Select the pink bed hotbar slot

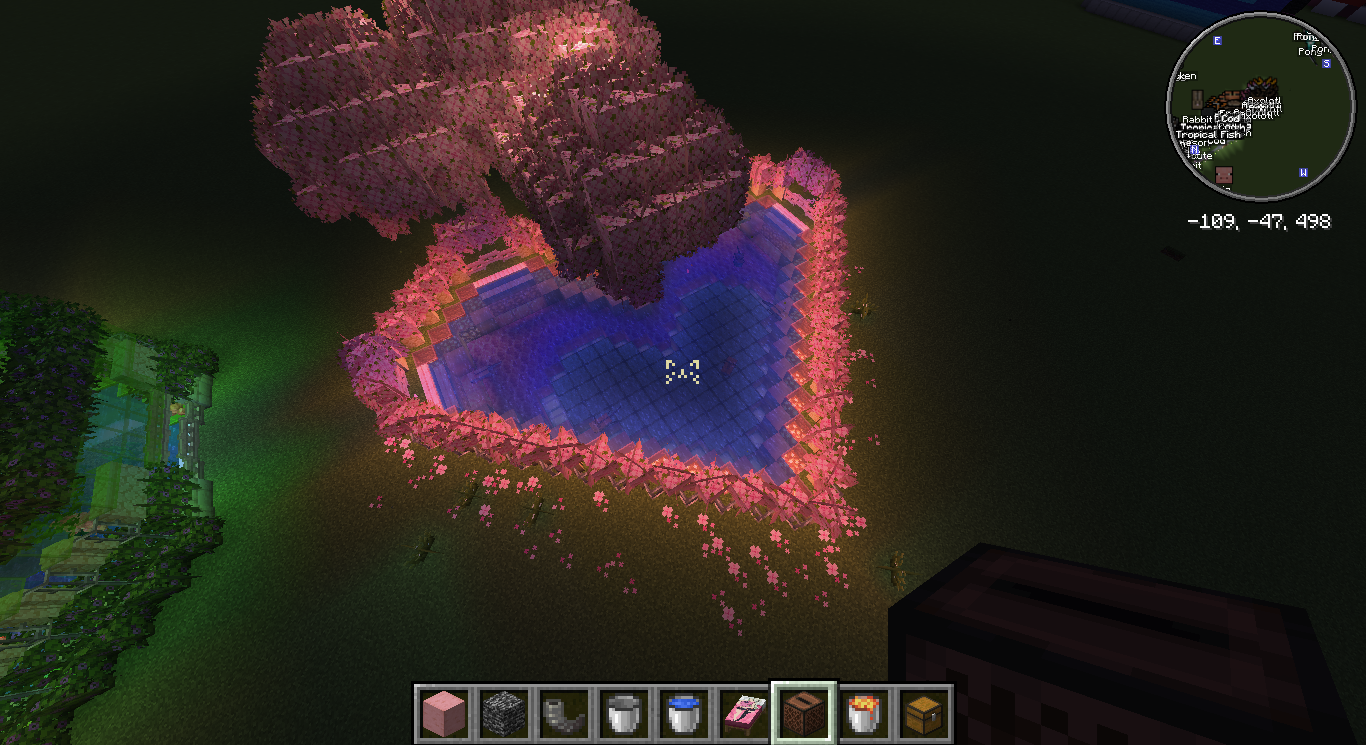(x=744, y=714)
